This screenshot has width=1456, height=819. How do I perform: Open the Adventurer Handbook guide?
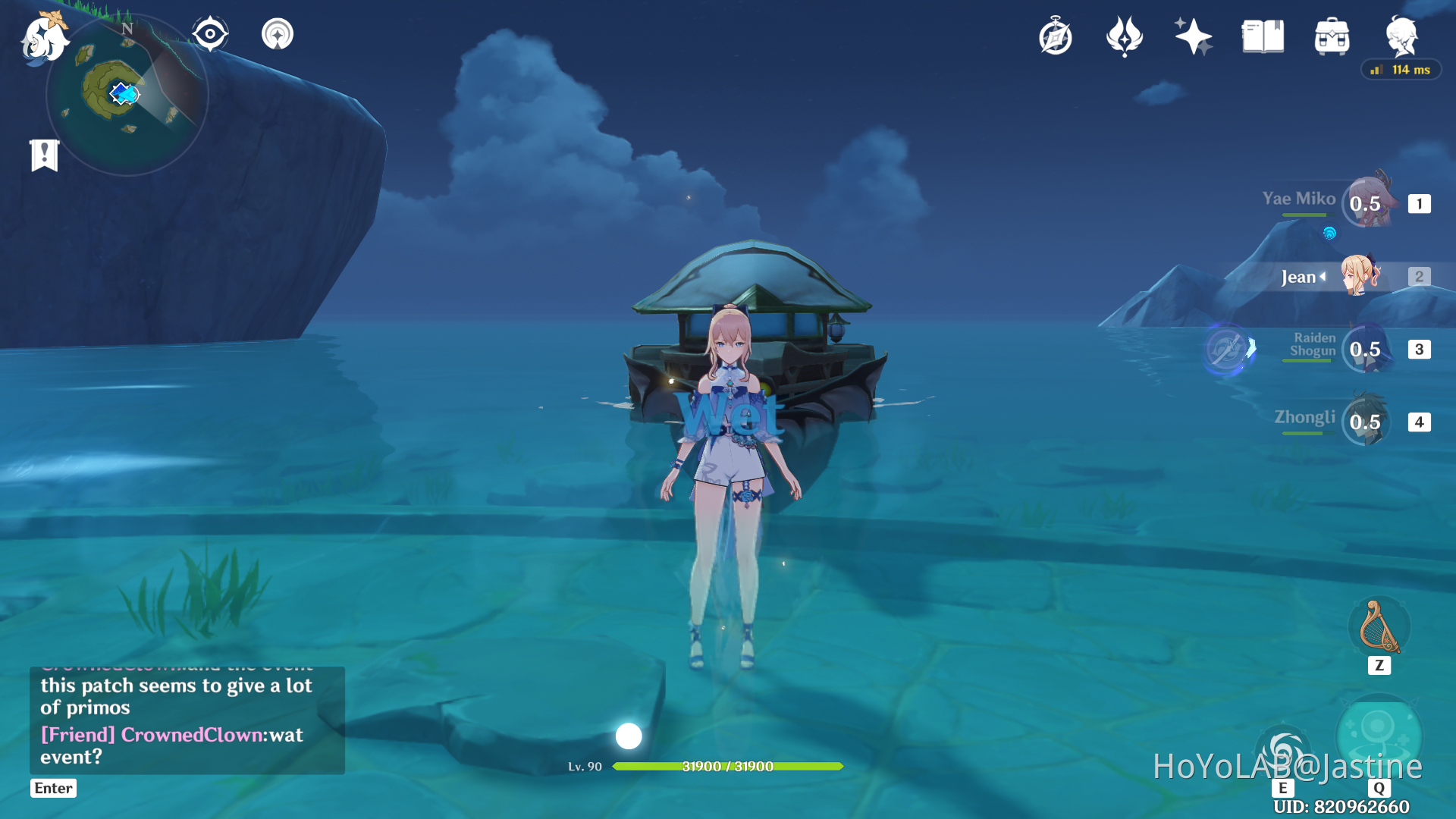[x=1055, y=36]
